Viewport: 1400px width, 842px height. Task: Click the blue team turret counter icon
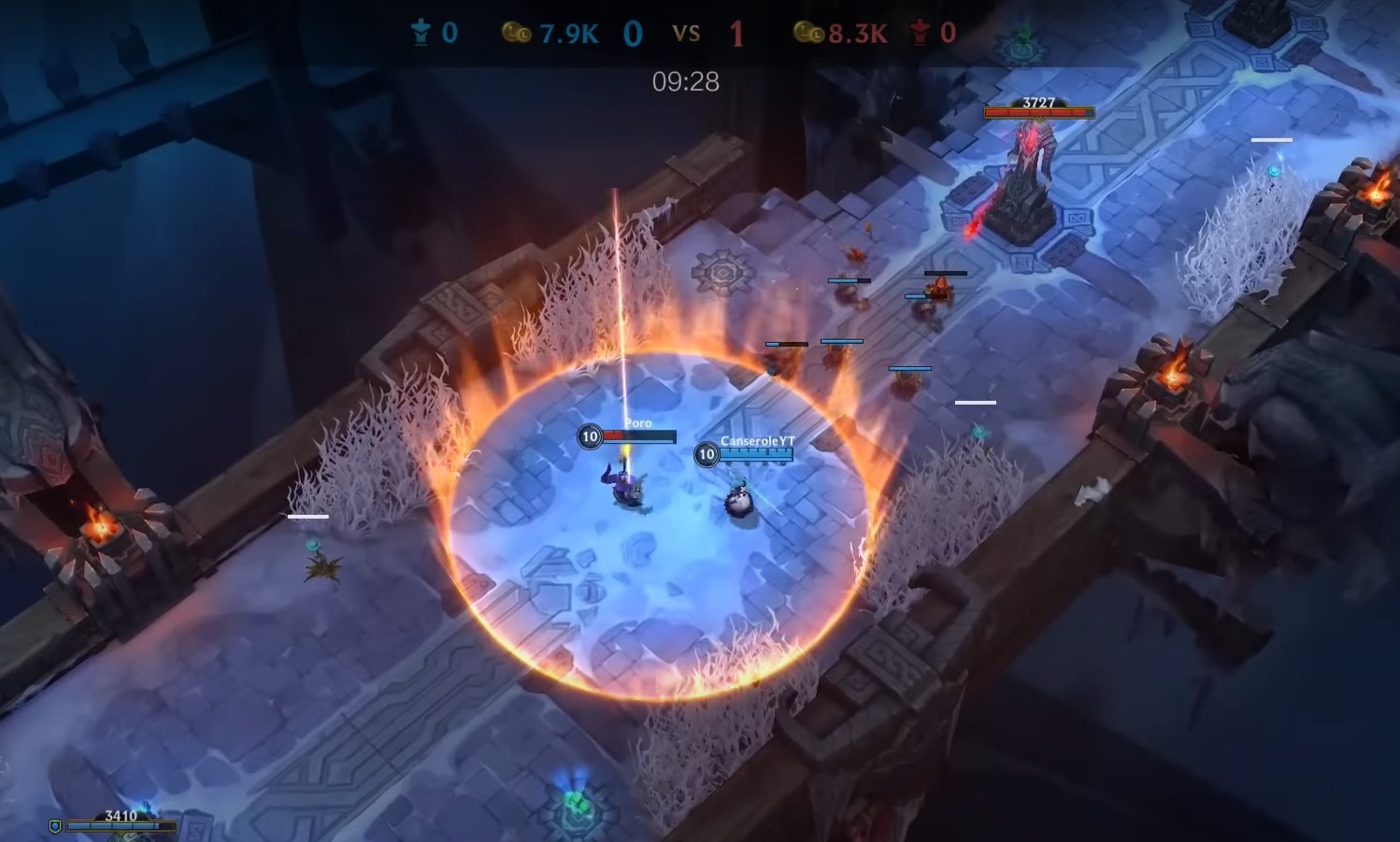click(x=421, y=31)
